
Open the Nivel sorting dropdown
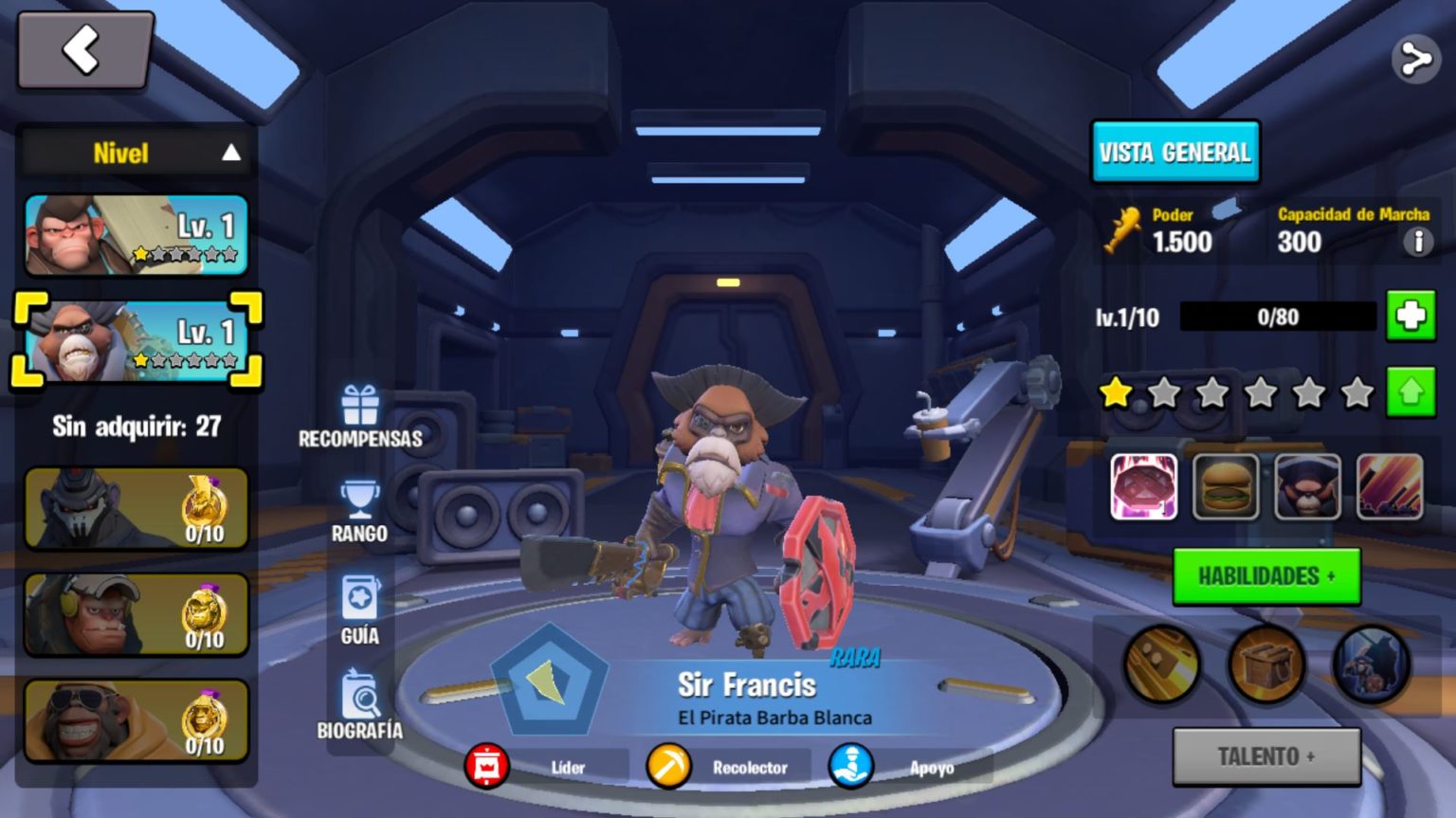[x=136, y=153]
